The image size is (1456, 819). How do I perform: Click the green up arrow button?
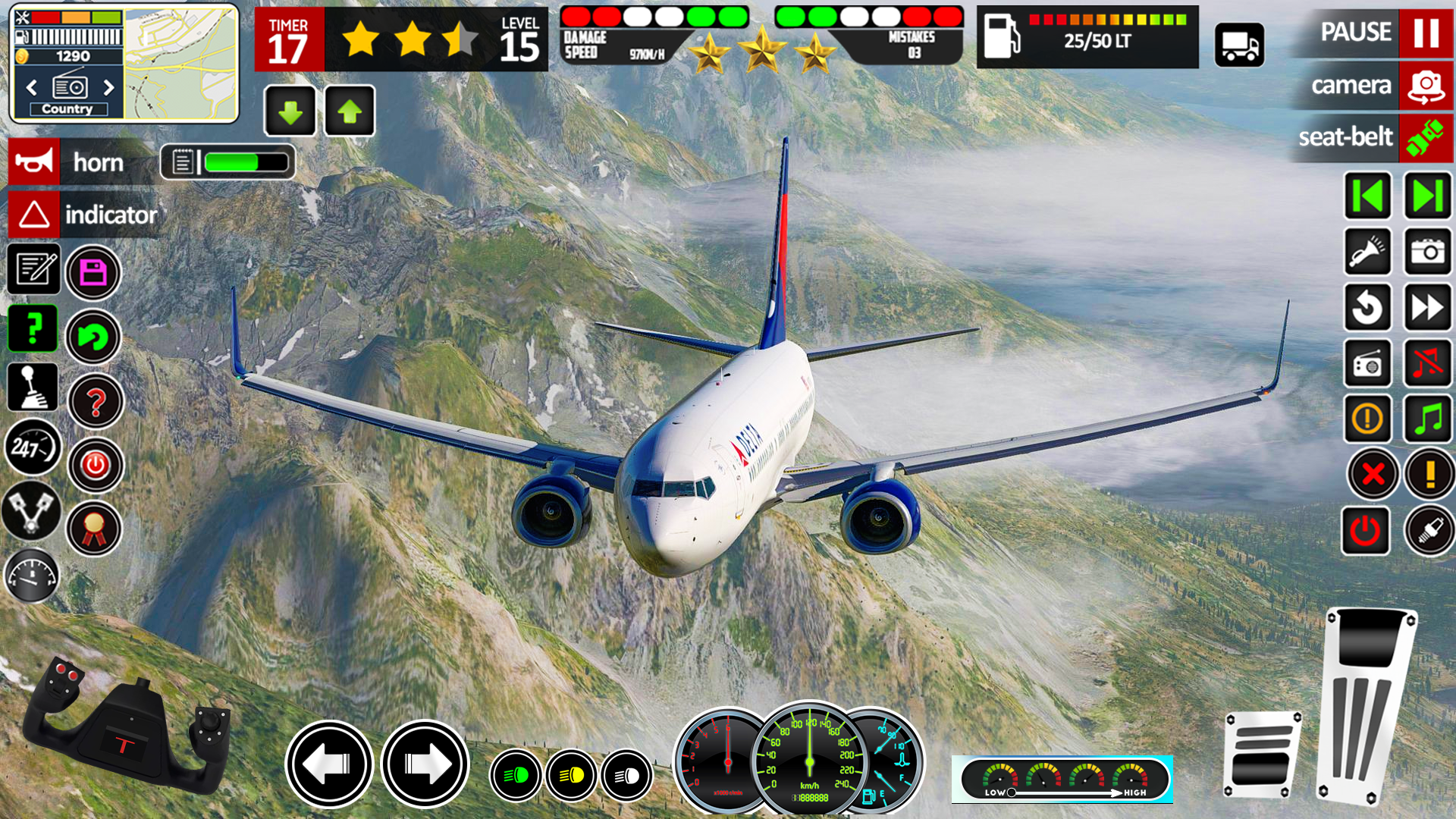[x=350, y=111]
